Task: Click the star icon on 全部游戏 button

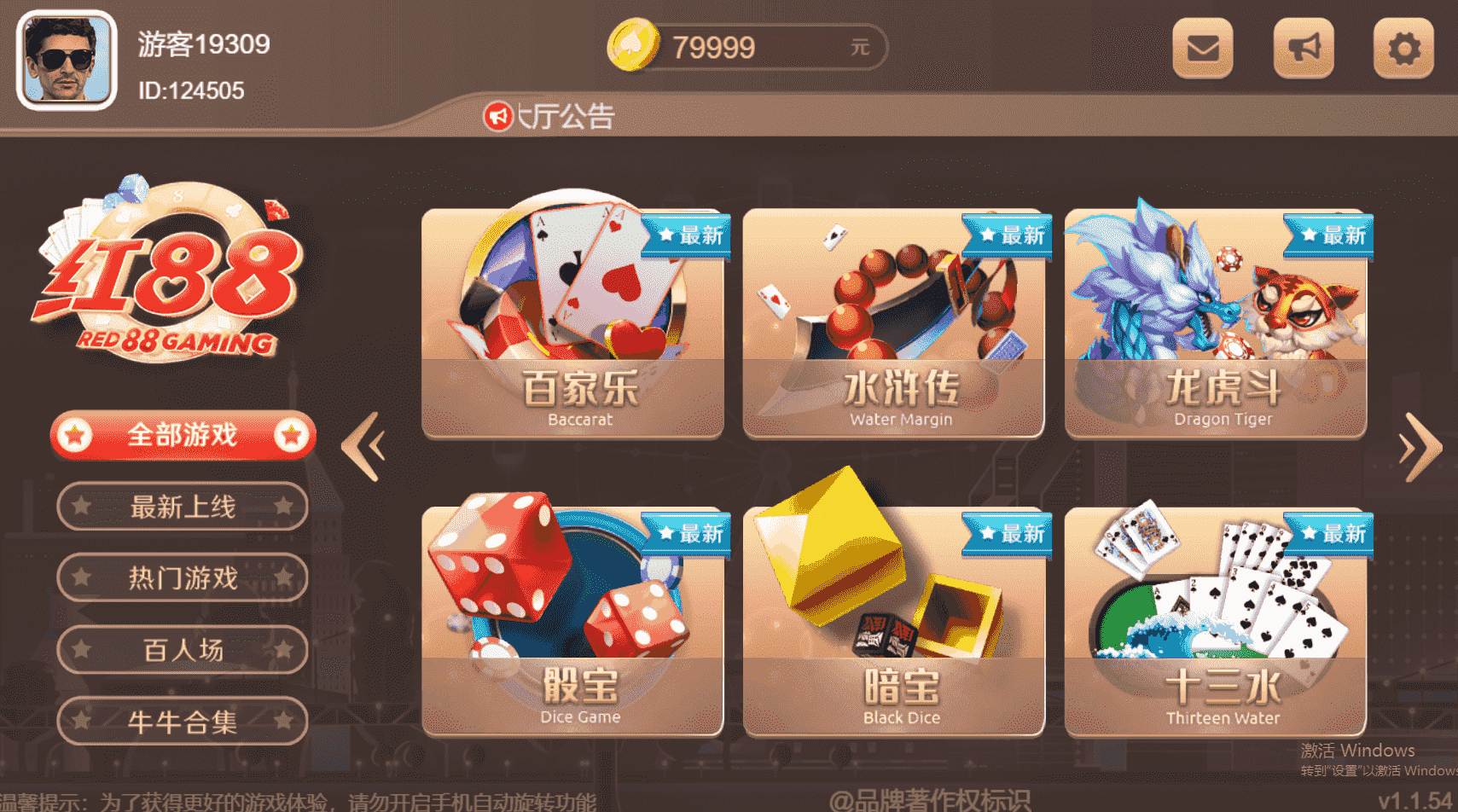Action: click(x=77, y=435)
